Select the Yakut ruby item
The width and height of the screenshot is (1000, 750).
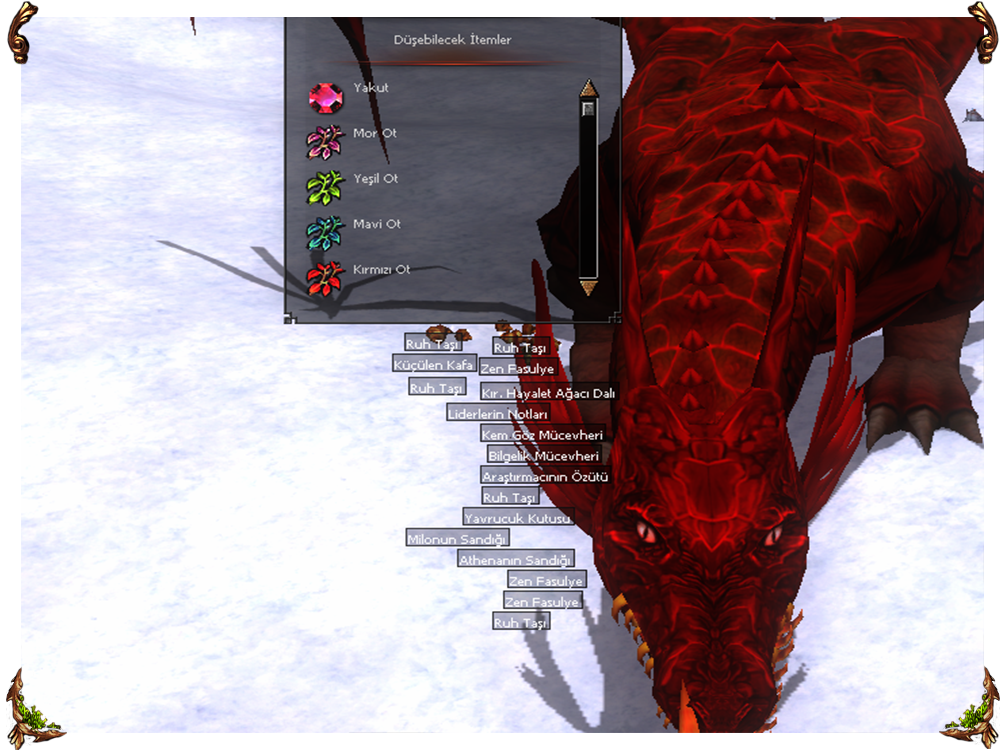pyautogui.click(x=326, y=98)
